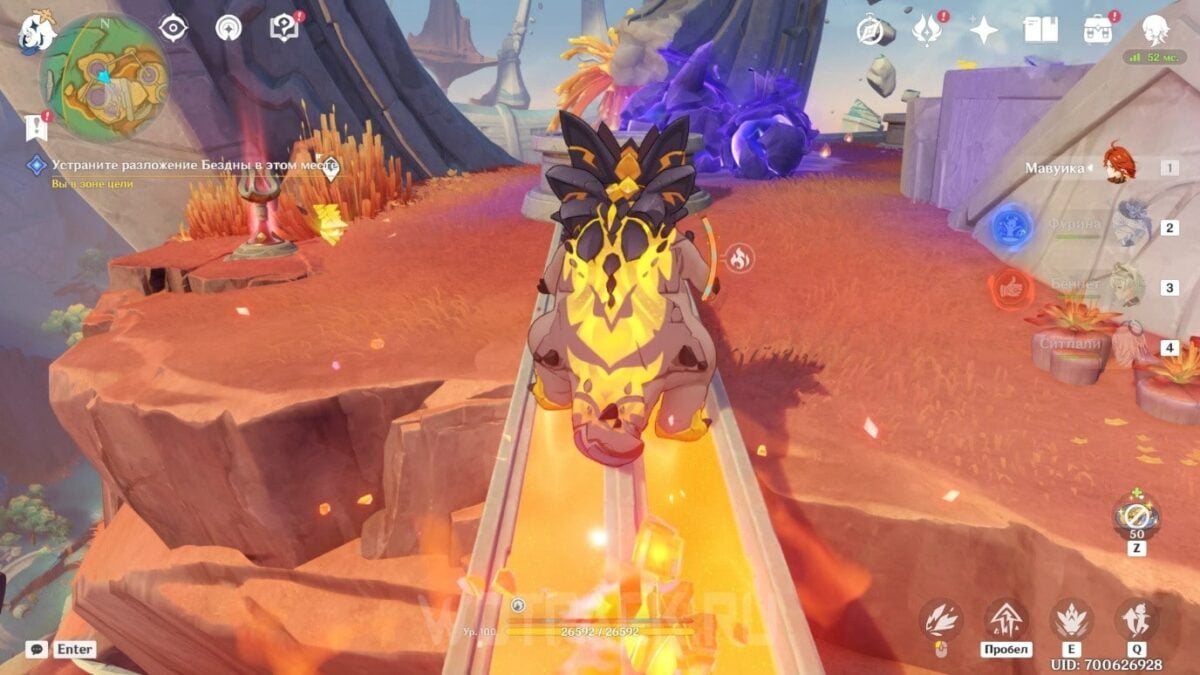The height and width of the screenshot is (675, 1200).
Task: Select the tracked Abyss corruption quest objective
Action: (195, 165)
